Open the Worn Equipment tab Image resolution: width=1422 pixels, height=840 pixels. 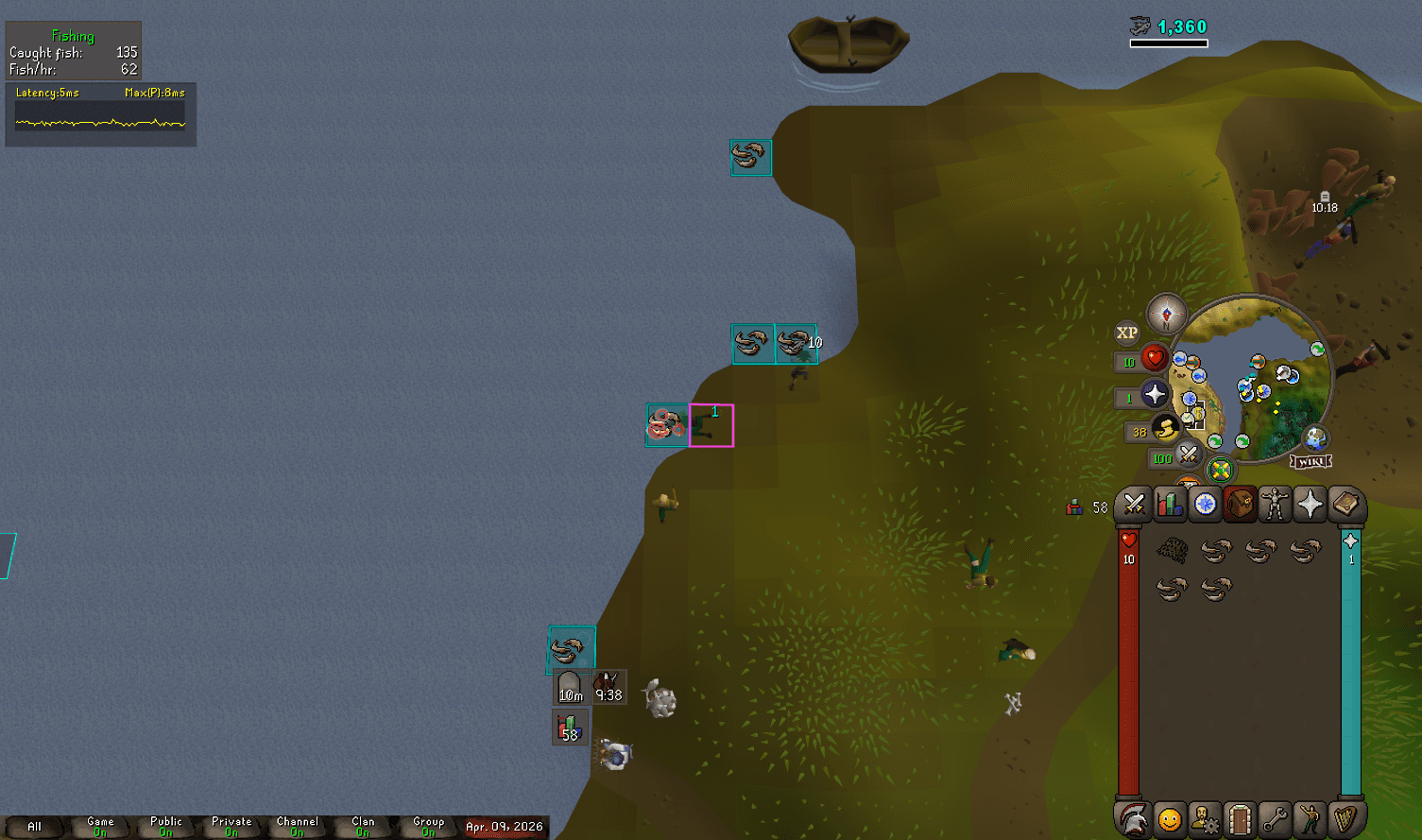(x=1275, y=506)
